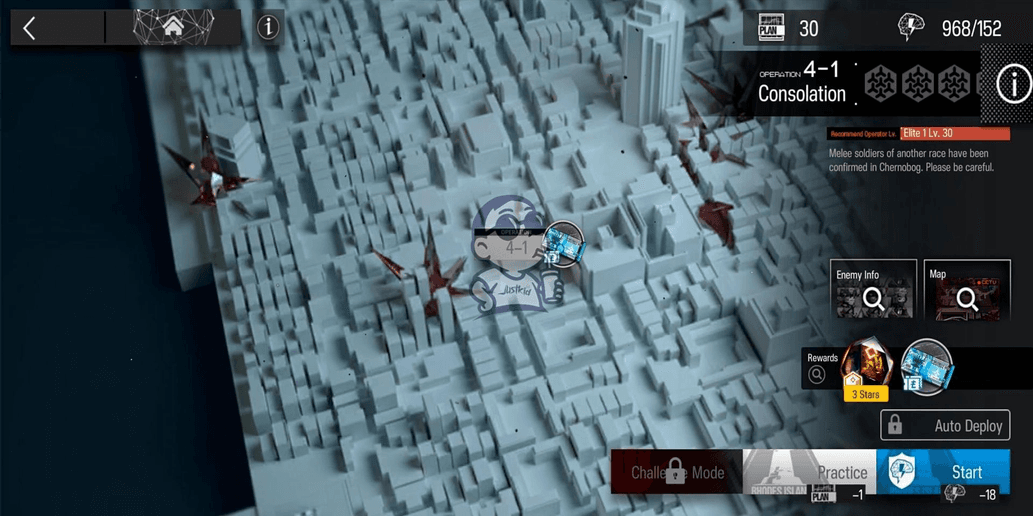Inspect the Rewards magnifier icon

click(817, 374)
